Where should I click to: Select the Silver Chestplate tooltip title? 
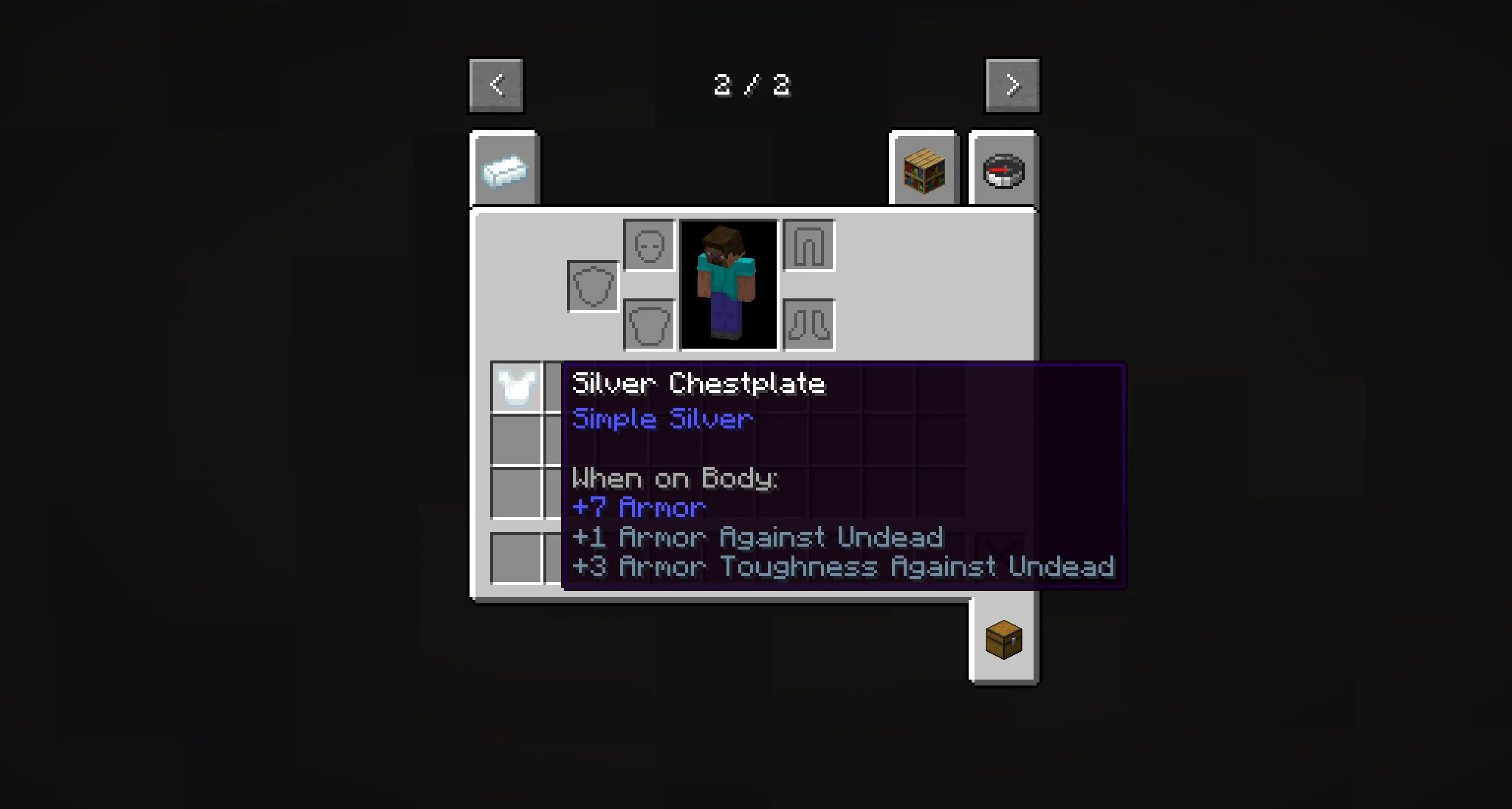click(699, 384)
